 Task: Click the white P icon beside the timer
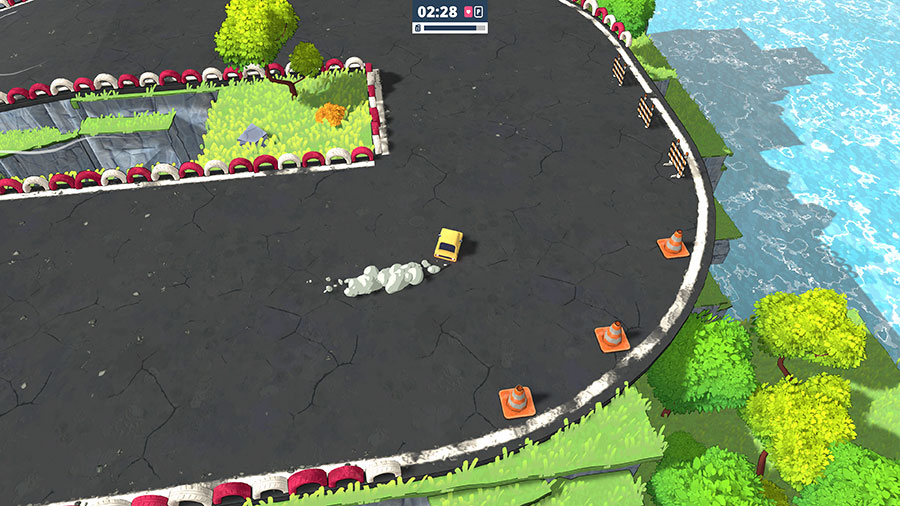479,12
